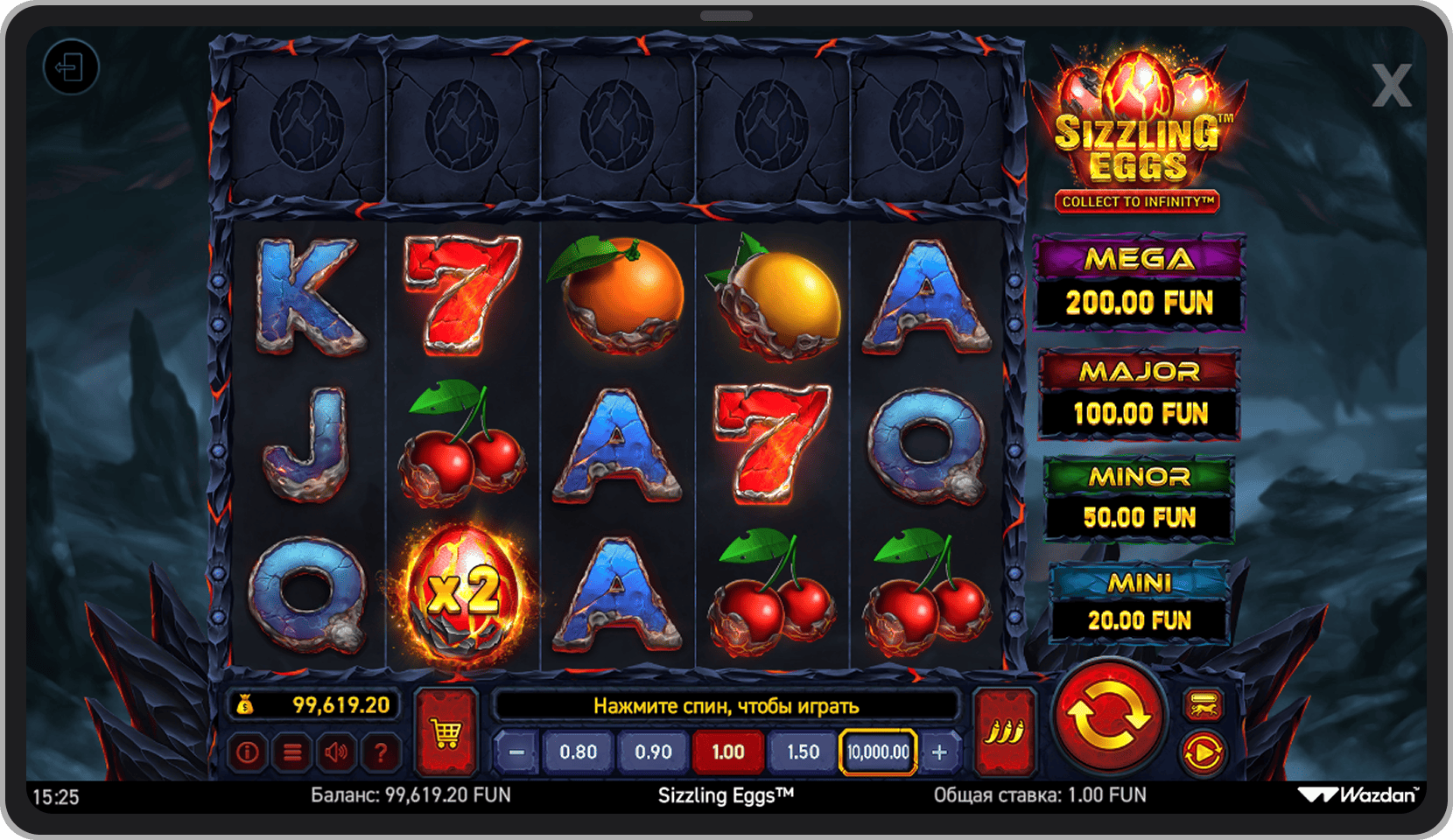
Task: Increase the bet with the plus button
Action: pos(939,752)
